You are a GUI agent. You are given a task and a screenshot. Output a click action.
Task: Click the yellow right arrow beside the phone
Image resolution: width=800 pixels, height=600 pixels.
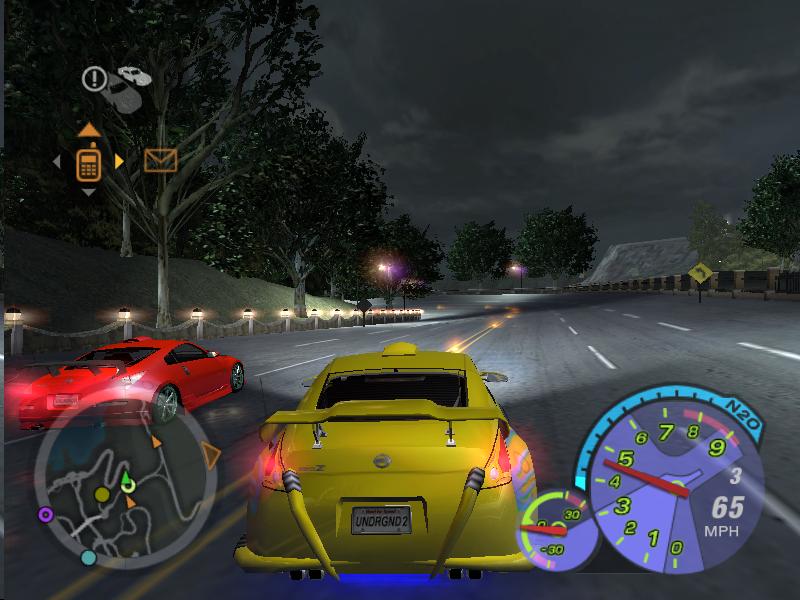point(119,161)
